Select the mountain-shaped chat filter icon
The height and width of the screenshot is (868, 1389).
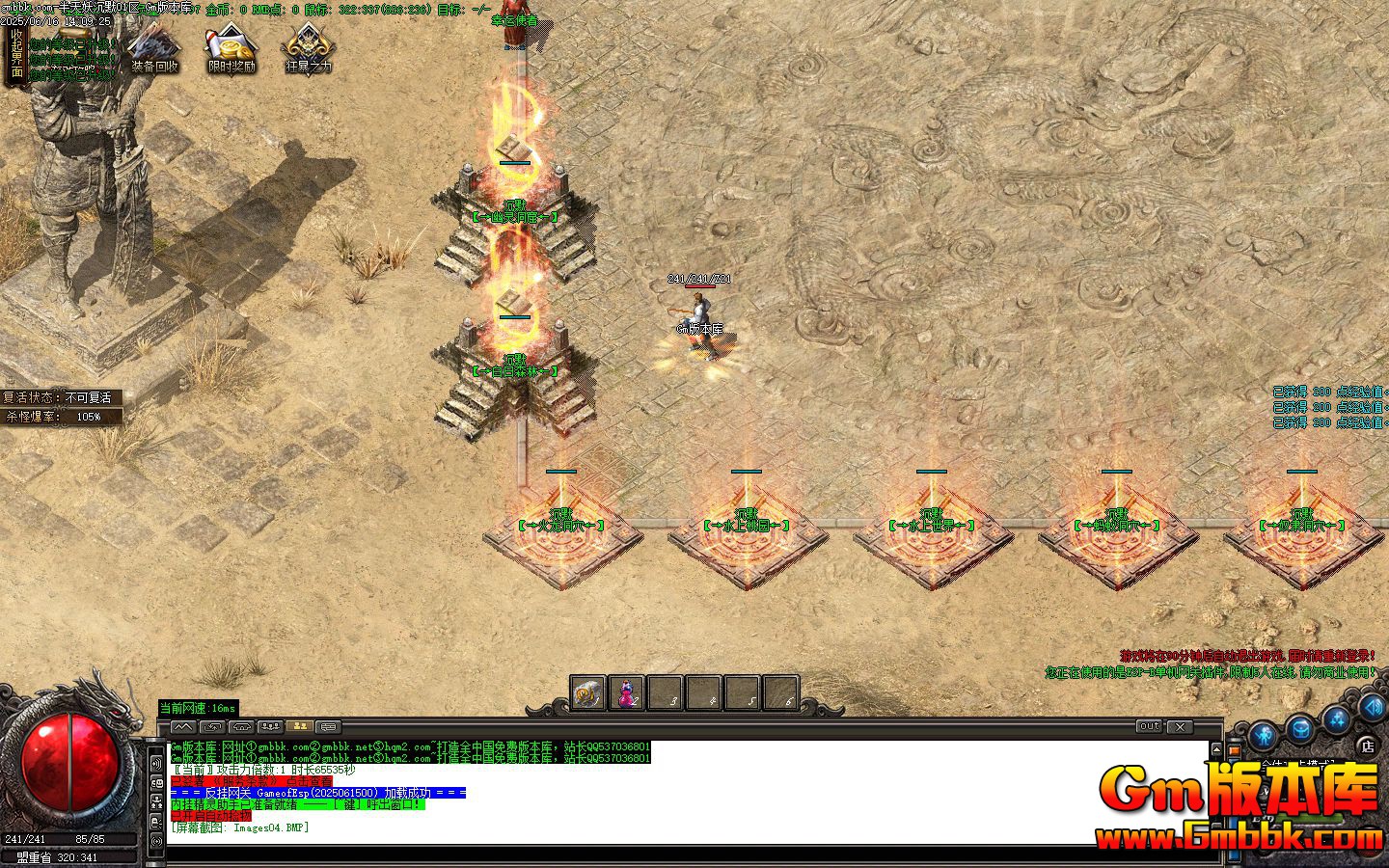[x=184, y=726]
